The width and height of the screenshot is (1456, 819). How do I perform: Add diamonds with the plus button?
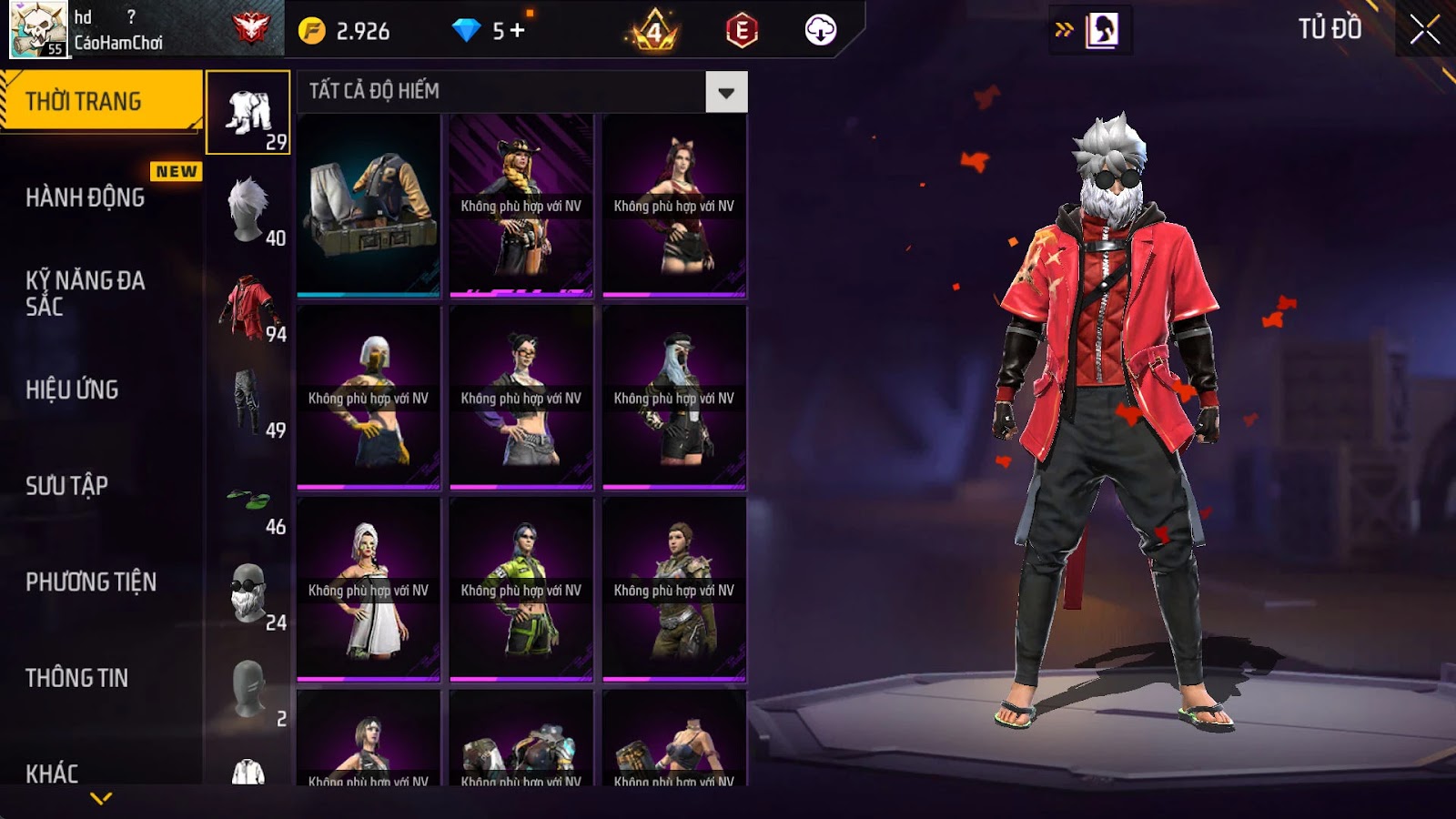click(x=518, y=31)
